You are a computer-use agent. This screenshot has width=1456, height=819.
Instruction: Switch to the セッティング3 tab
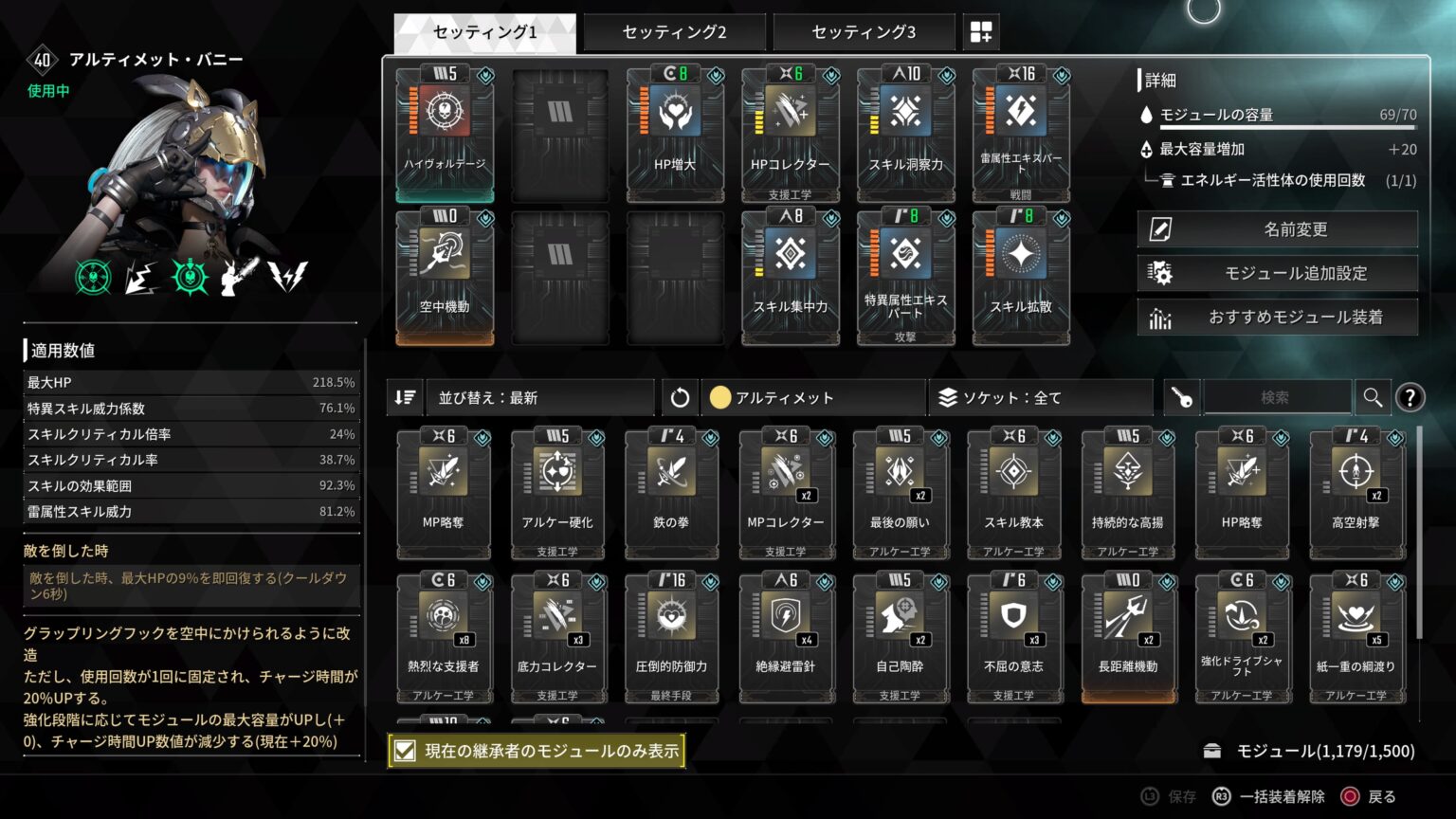coord(864,31)
